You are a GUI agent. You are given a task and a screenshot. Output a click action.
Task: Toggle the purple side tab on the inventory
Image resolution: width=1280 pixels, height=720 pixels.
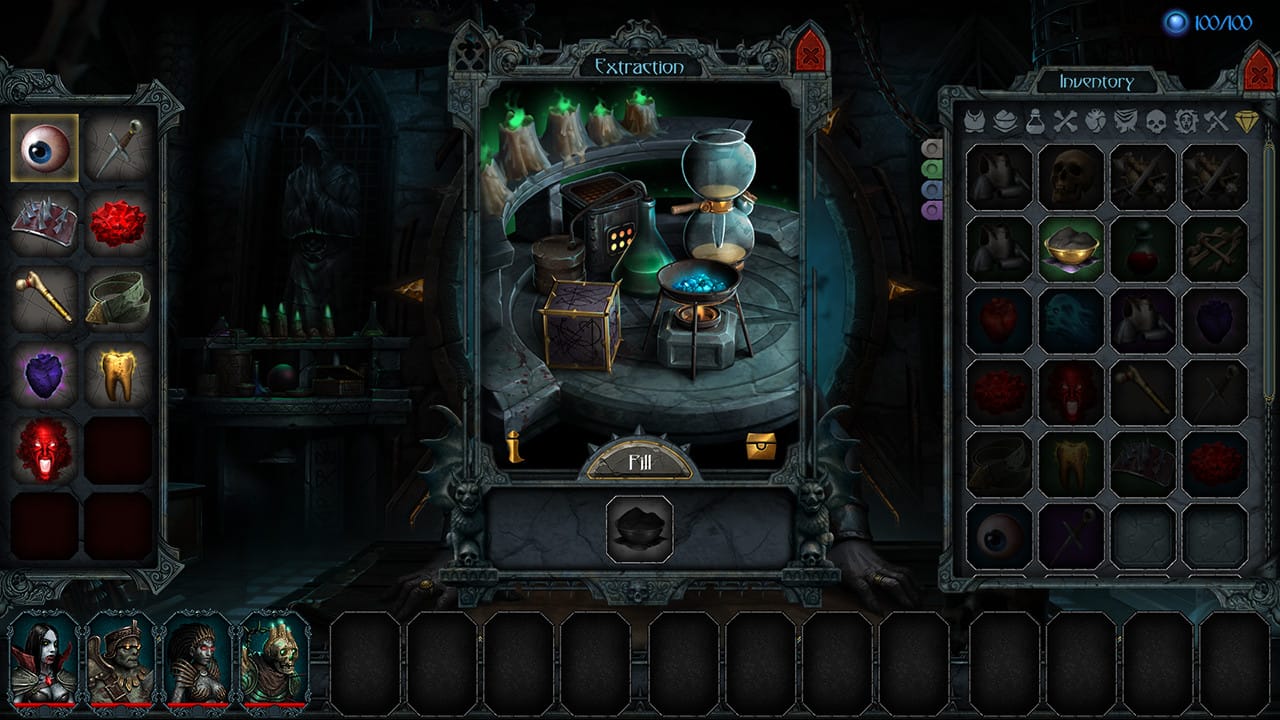930,211
